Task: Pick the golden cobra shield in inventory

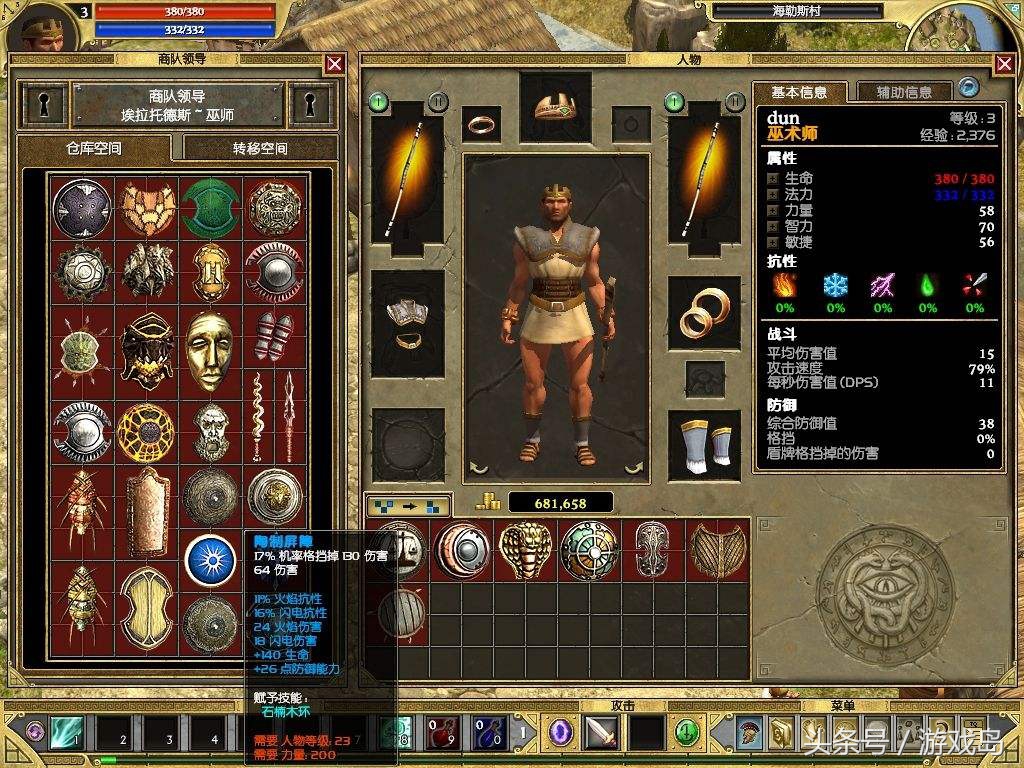Action: [525, 548]
